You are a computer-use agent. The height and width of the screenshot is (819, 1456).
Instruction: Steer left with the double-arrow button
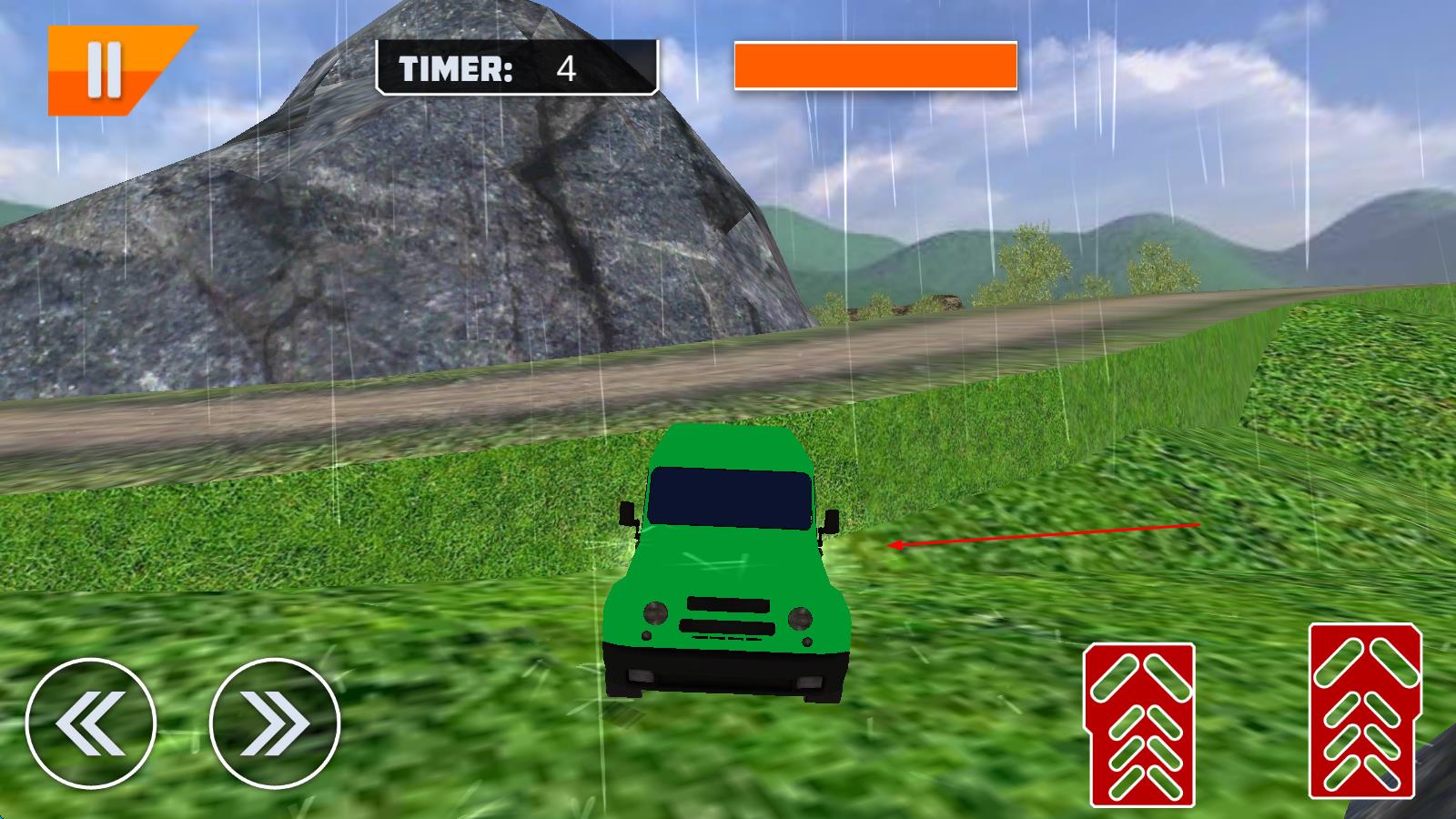tap(91, 723)
